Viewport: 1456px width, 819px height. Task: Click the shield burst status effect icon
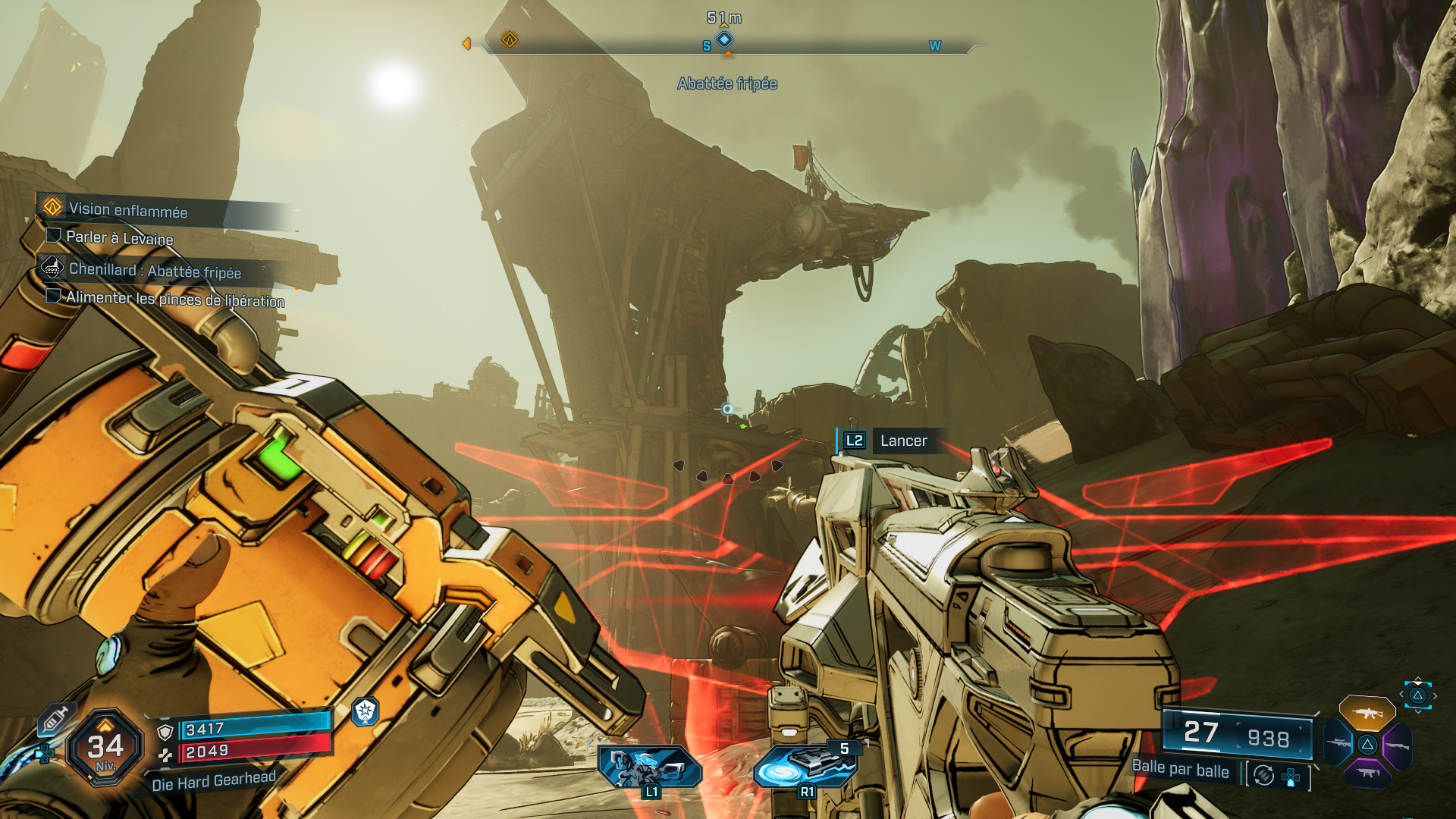coord(366,711)
